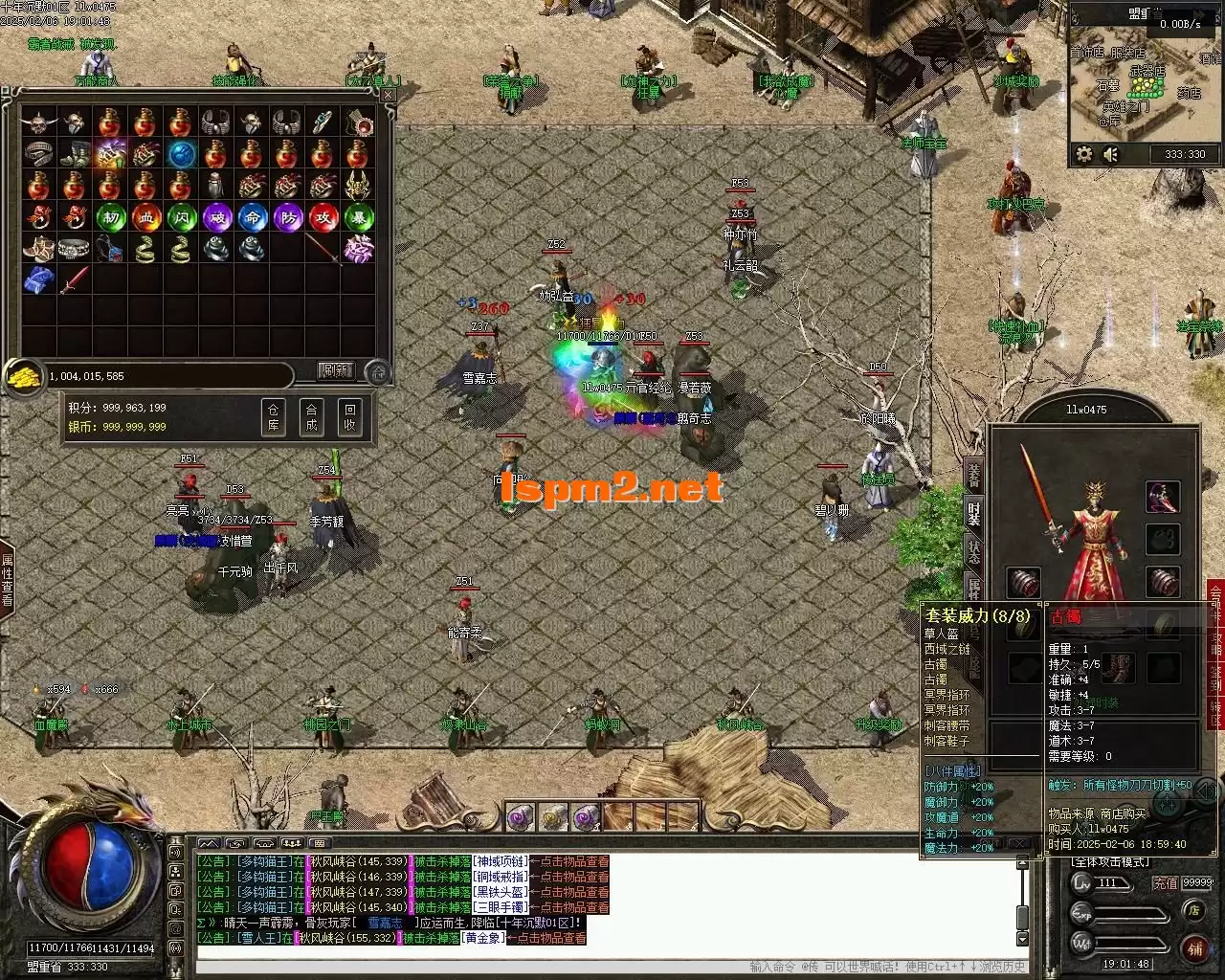This screenshot has height=980, width=1225.
Task: Select the green 暴 orb in the bag
Action: click(358, 217)
